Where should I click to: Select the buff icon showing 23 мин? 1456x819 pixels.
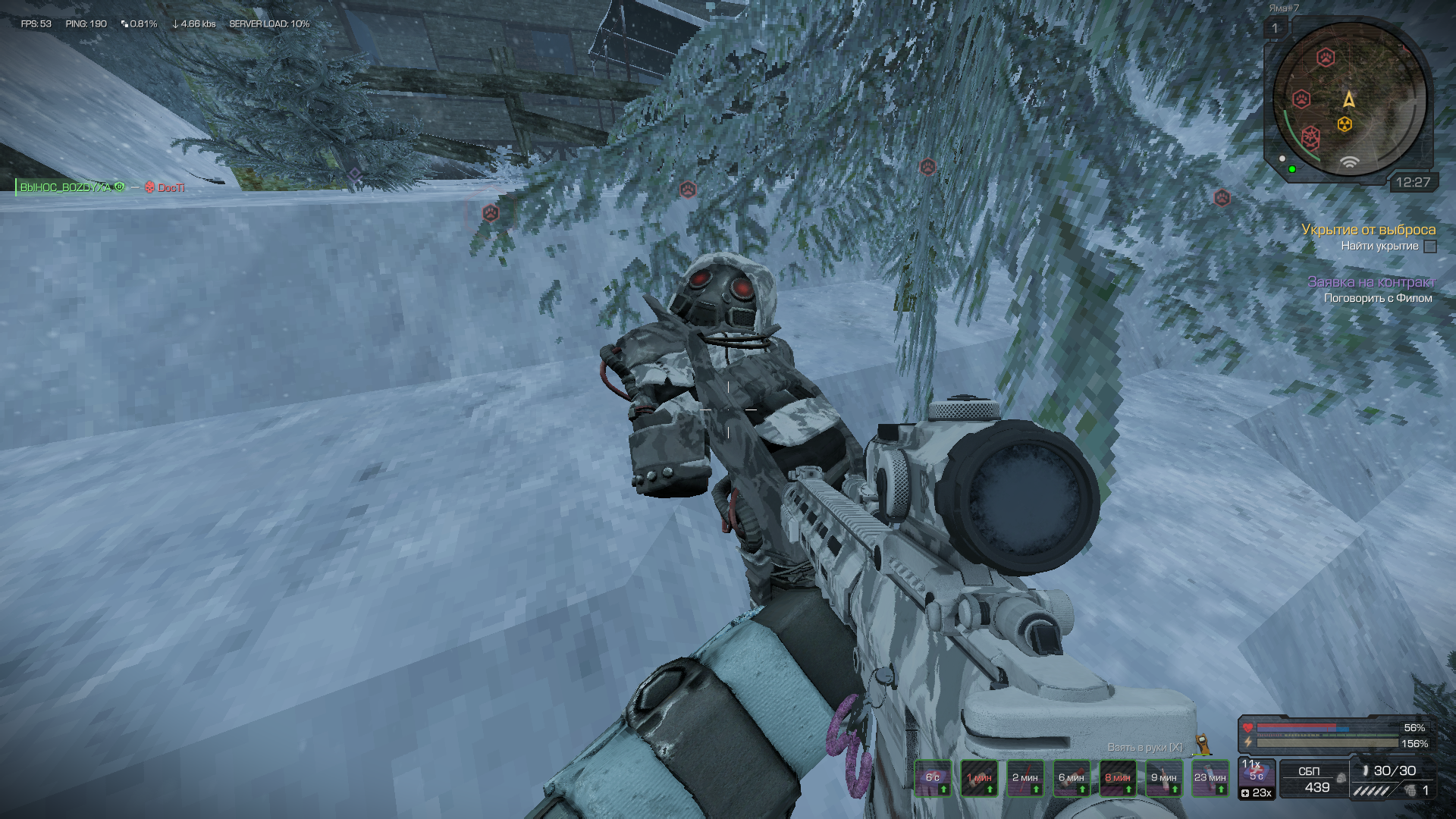(1210, 778)
